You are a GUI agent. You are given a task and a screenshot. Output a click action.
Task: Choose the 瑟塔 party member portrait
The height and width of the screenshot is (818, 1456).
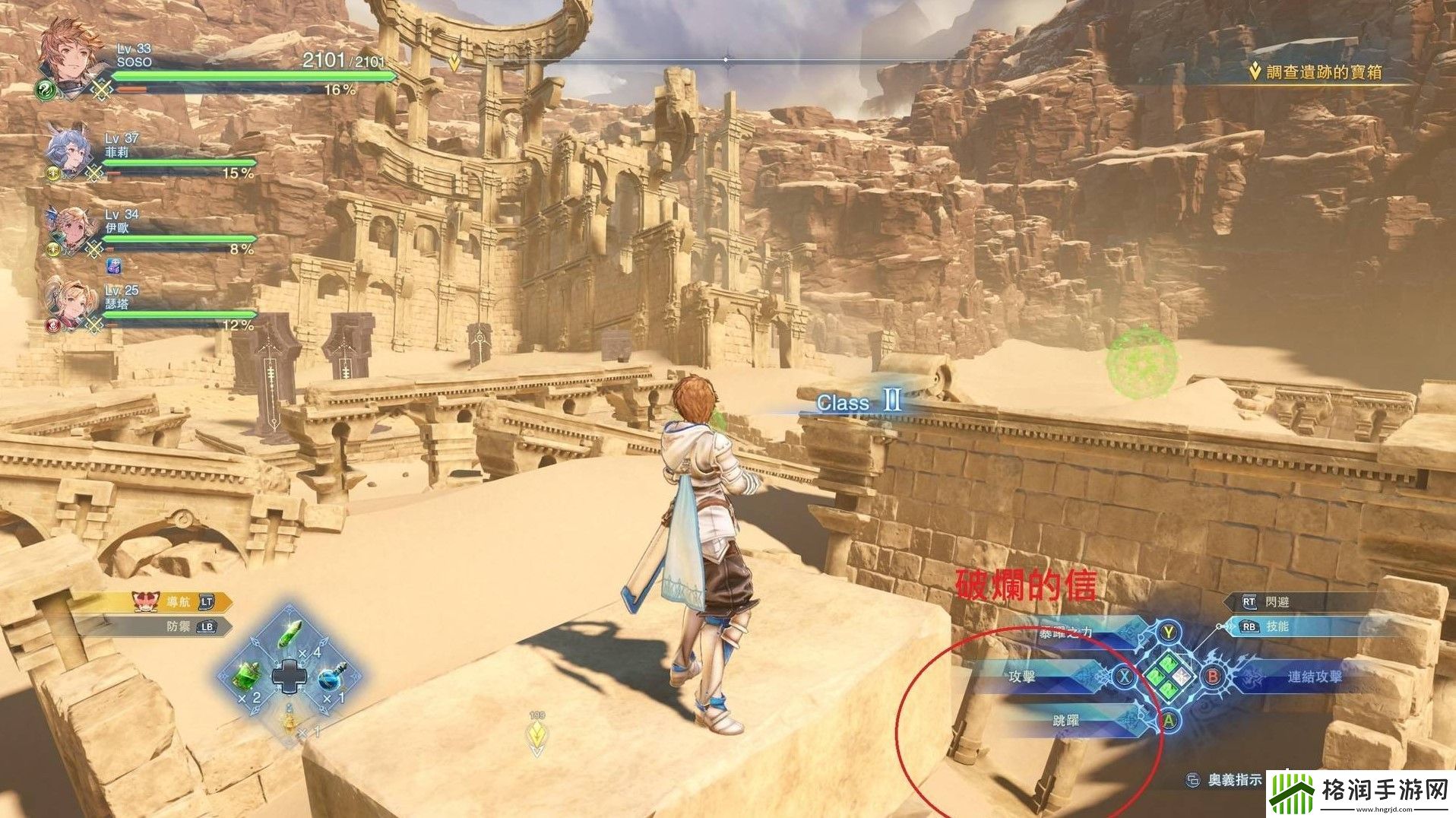click(x=67, y=304)
